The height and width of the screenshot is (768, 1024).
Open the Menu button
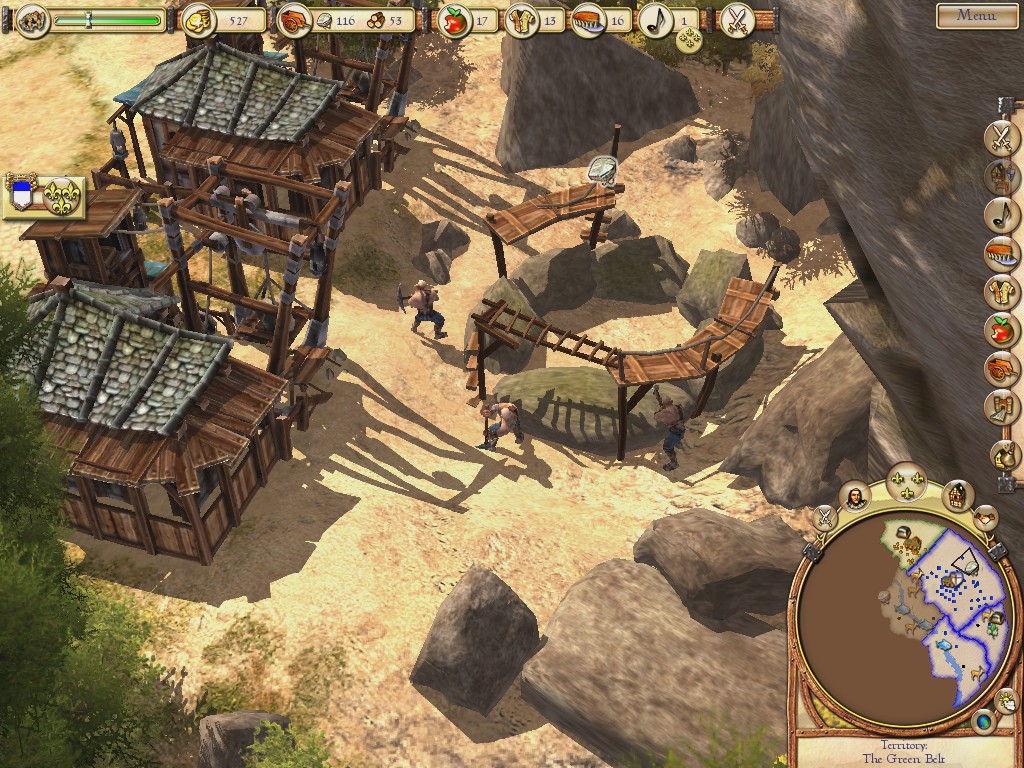pyautogui.click(x=976, y=15)
